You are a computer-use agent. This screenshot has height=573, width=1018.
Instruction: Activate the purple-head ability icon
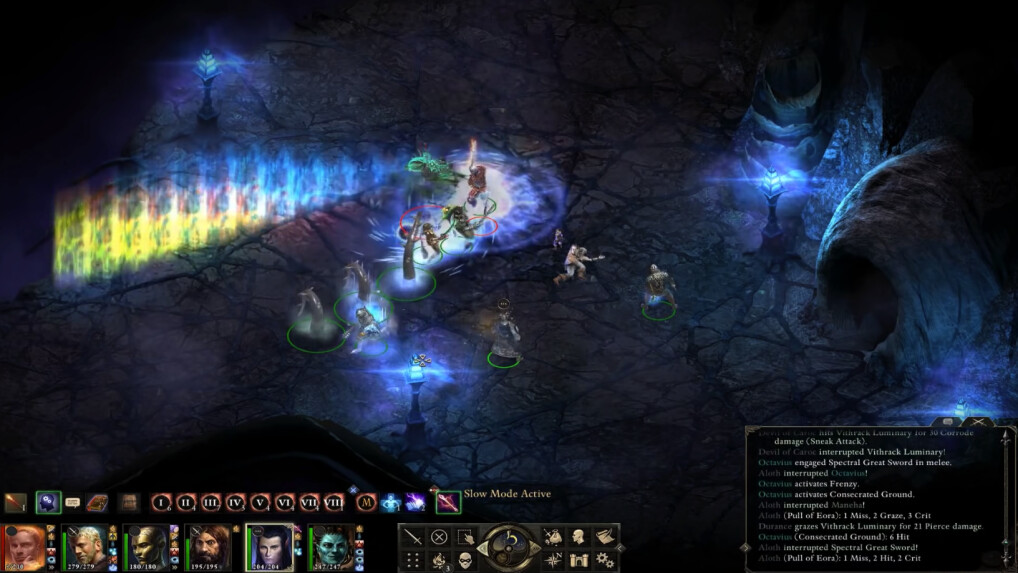coord(48,503)
